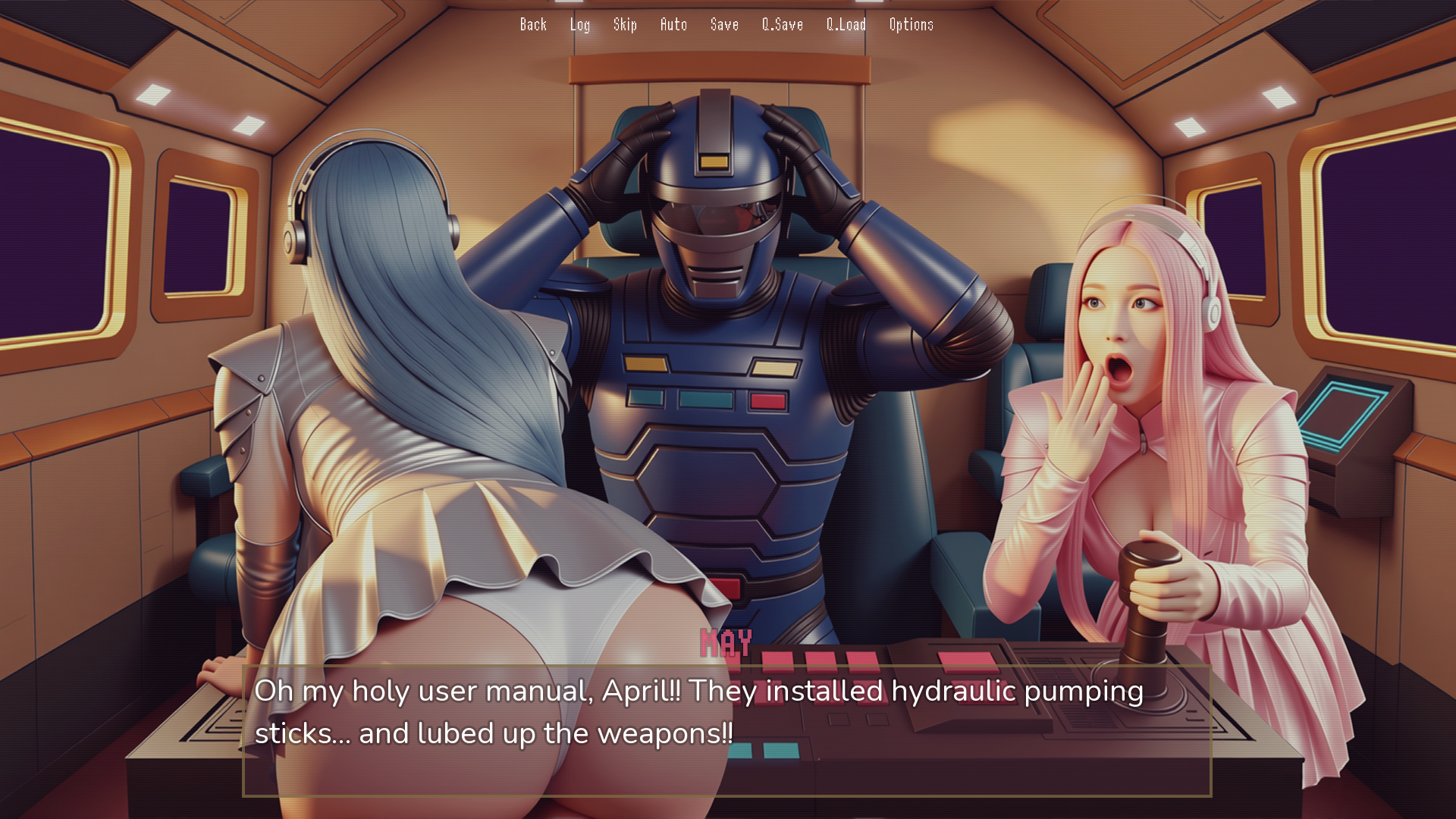Image resolution: width=1456 pixels, height=819 pixels.
Task: Load the quick save via Q.Load
Action: click(846, 24)
